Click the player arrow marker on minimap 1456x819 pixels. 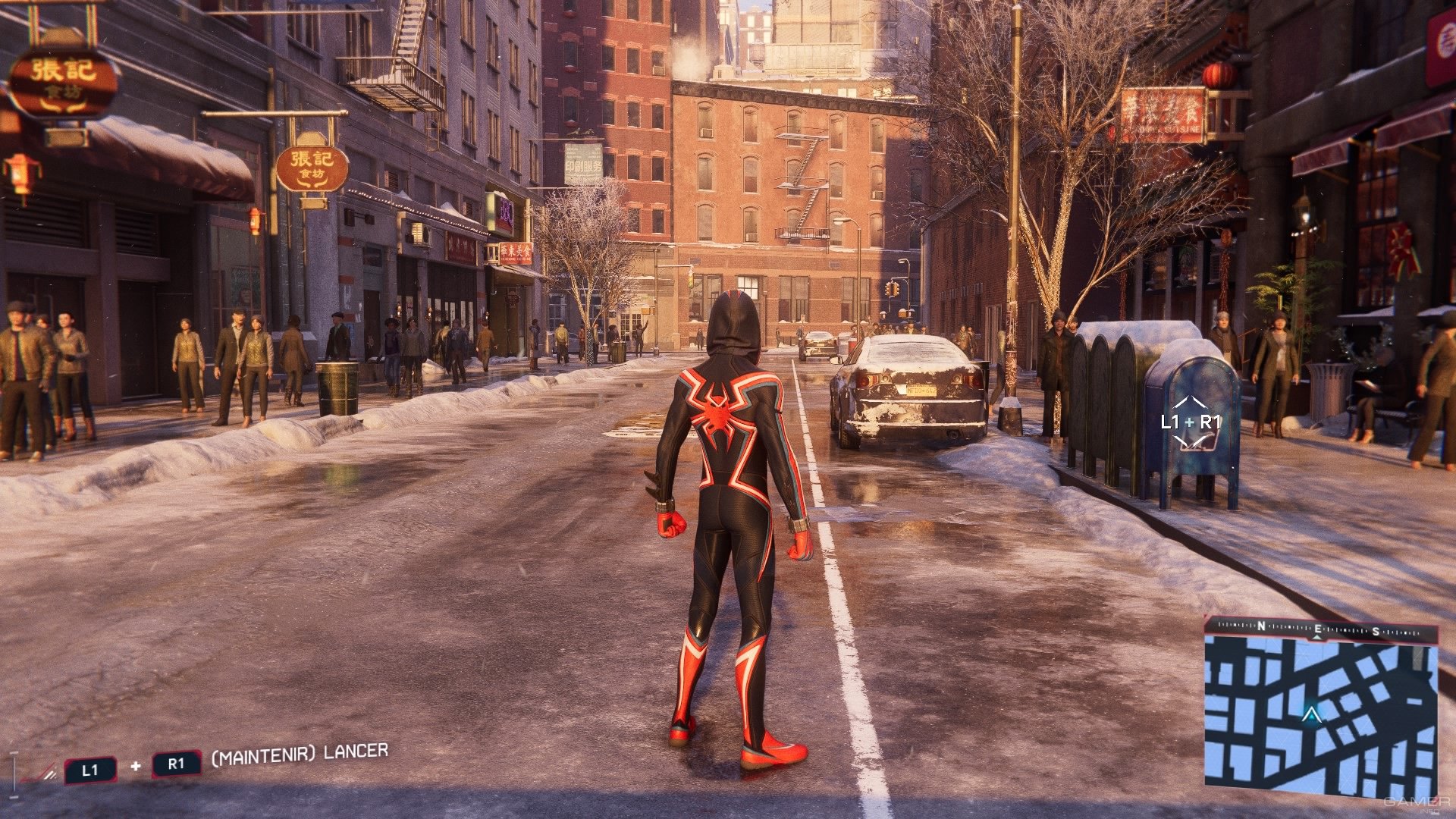pyautogui.click(x=1310, y=714)
